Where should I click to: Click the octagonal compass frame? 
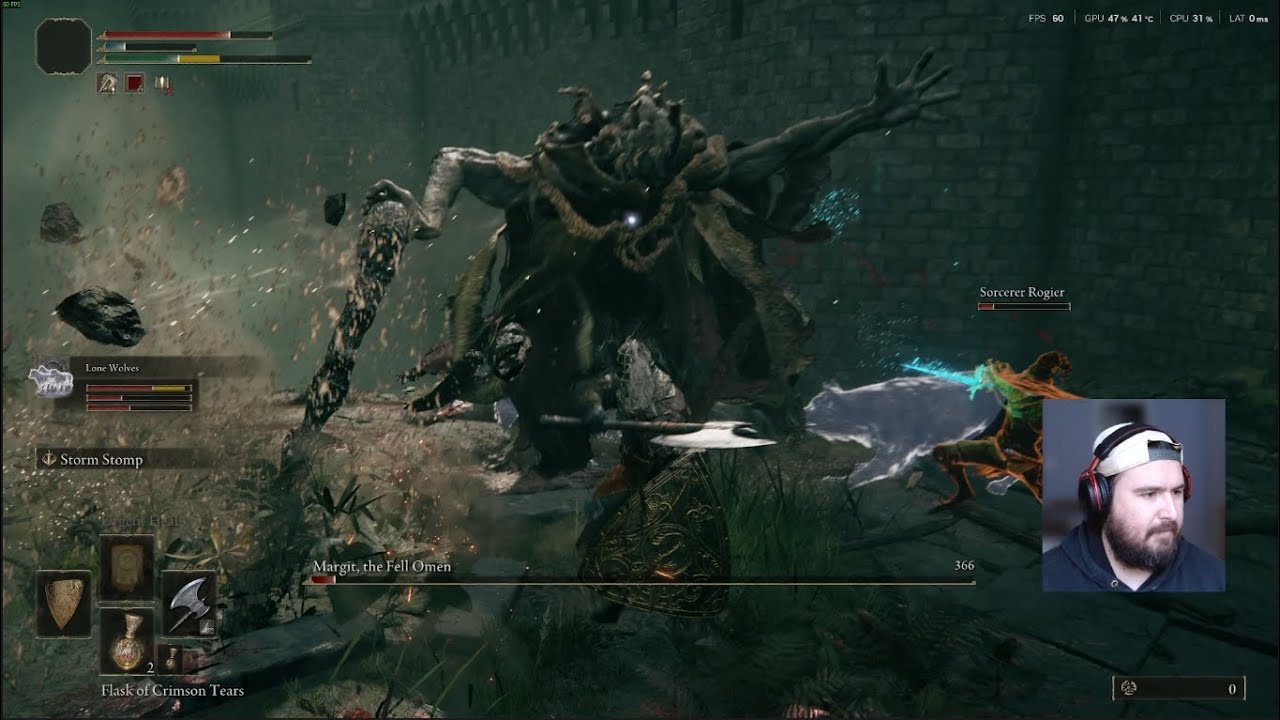[x=64, y=47]
